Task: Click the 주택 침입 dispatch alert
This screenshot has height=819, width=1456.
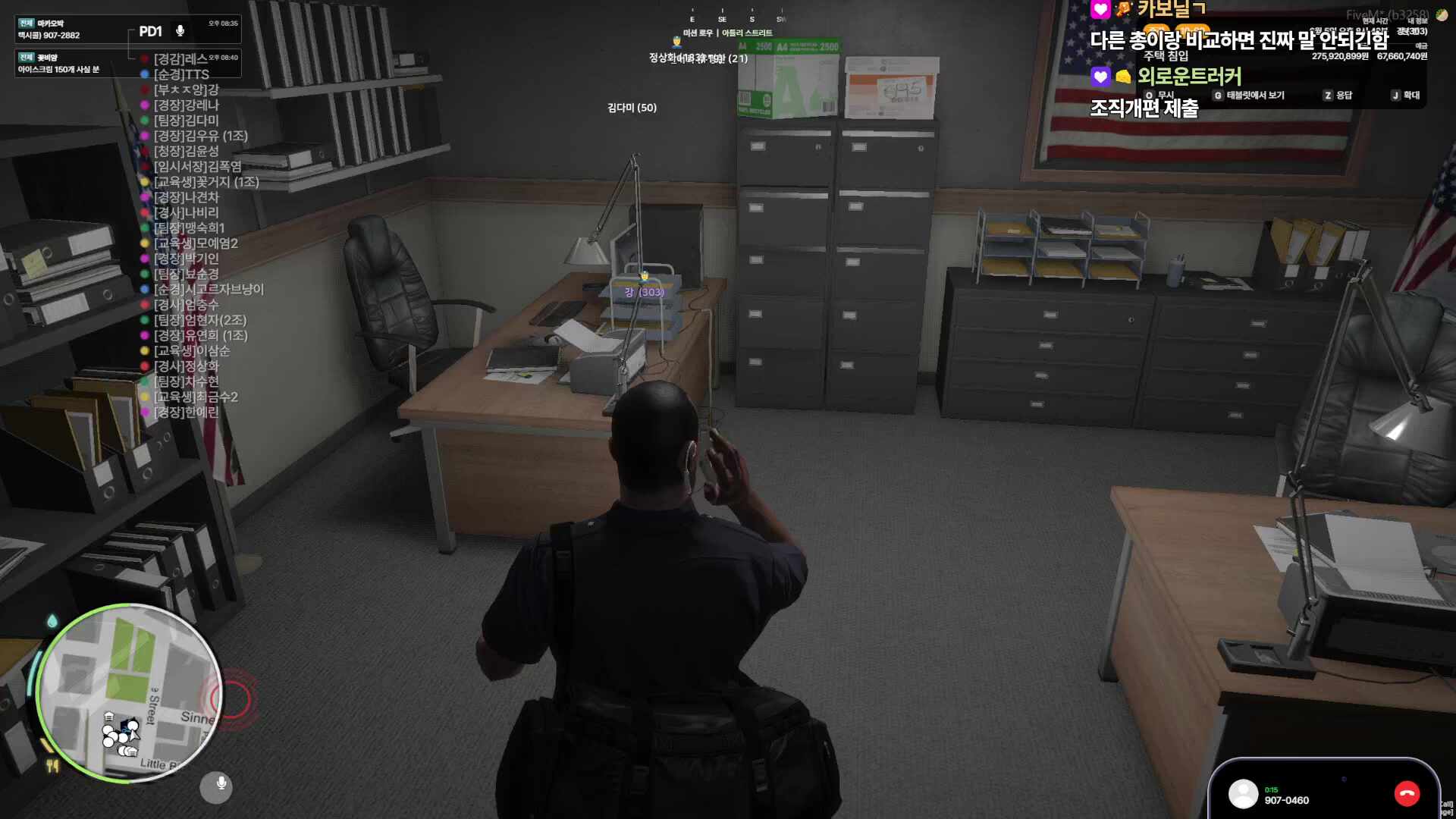Action: tap(1166, 56)
